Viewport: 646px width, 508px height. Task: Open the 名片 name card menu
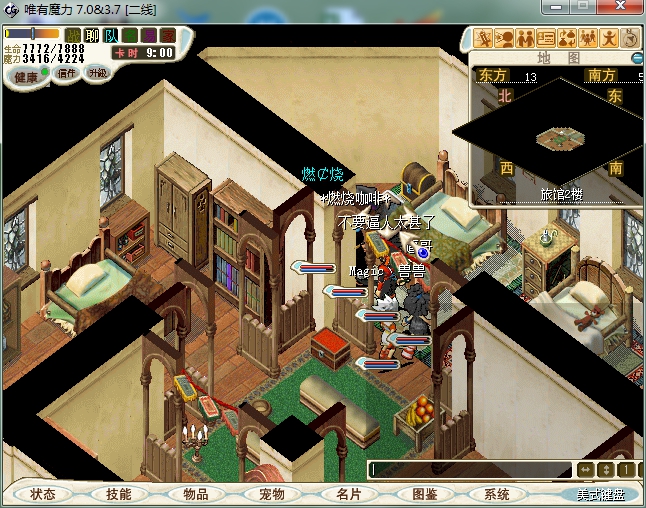(x=347, y=494)
